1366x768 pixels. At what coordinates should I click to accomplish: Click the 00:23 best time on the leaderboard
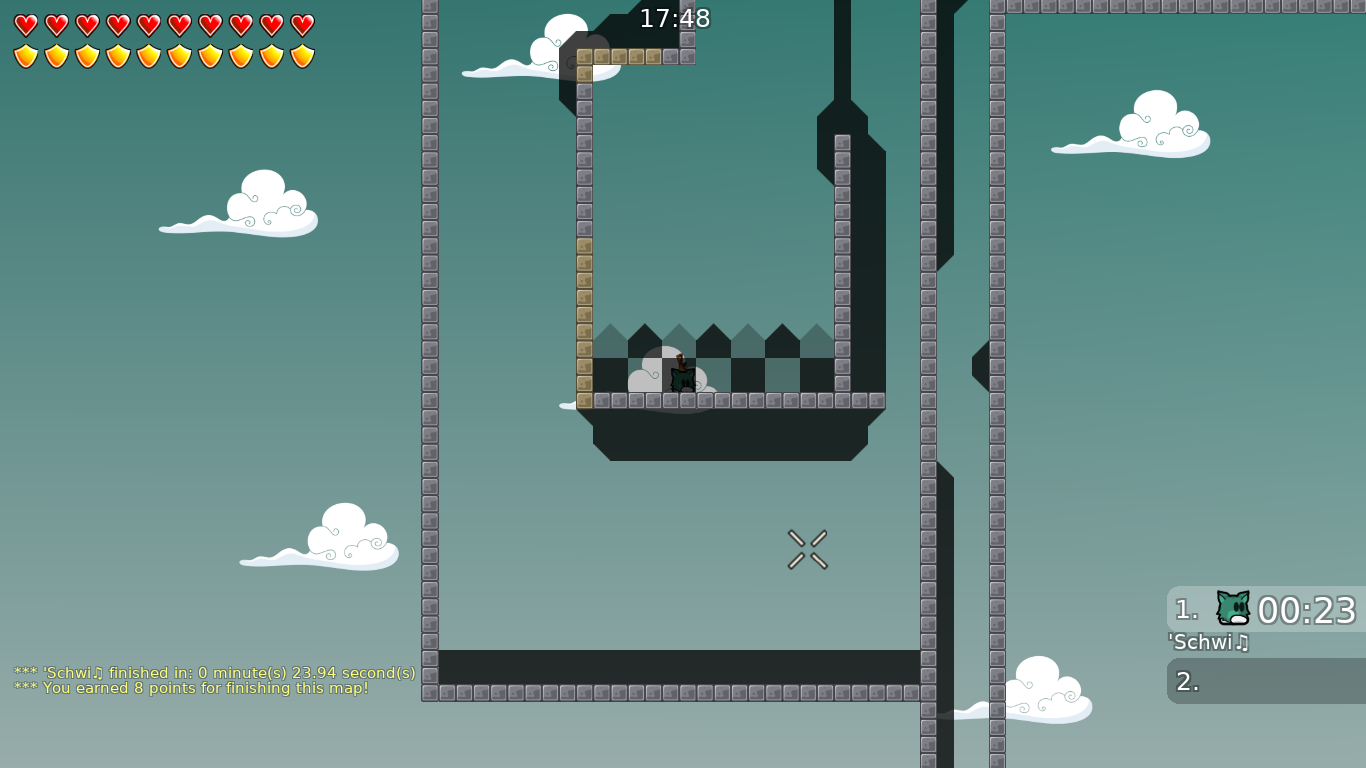tap(1305, 610)
